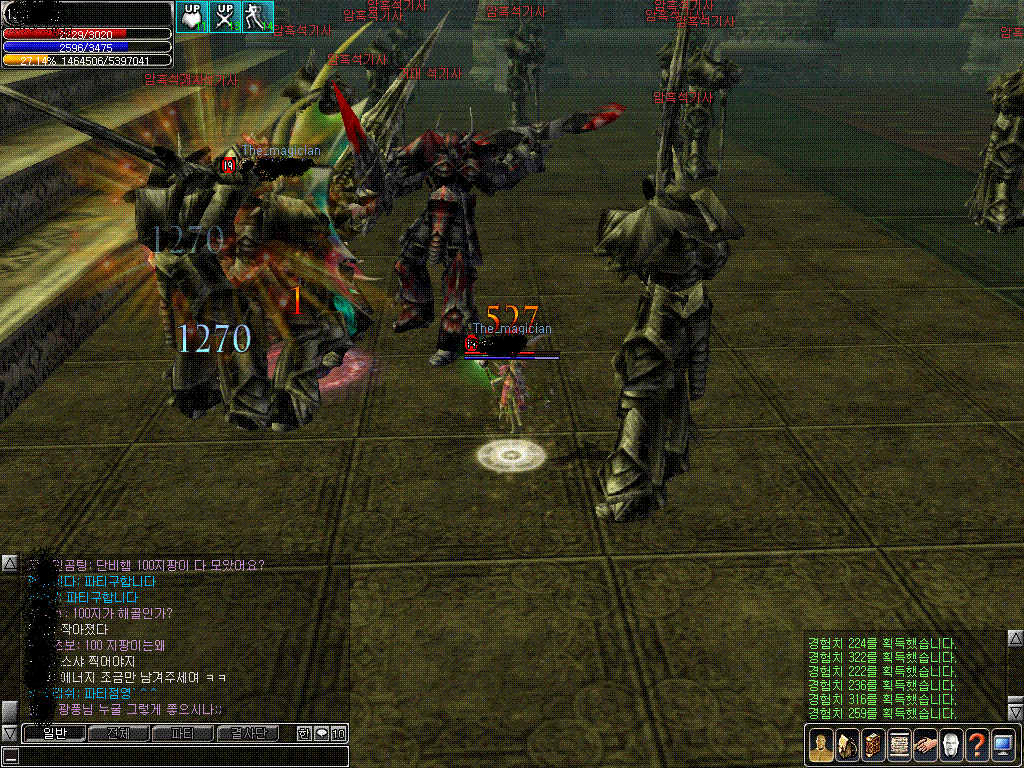This screenshot has width=1024, height=768.
Task: Click the handshake icon
Action: pos(925,745)
